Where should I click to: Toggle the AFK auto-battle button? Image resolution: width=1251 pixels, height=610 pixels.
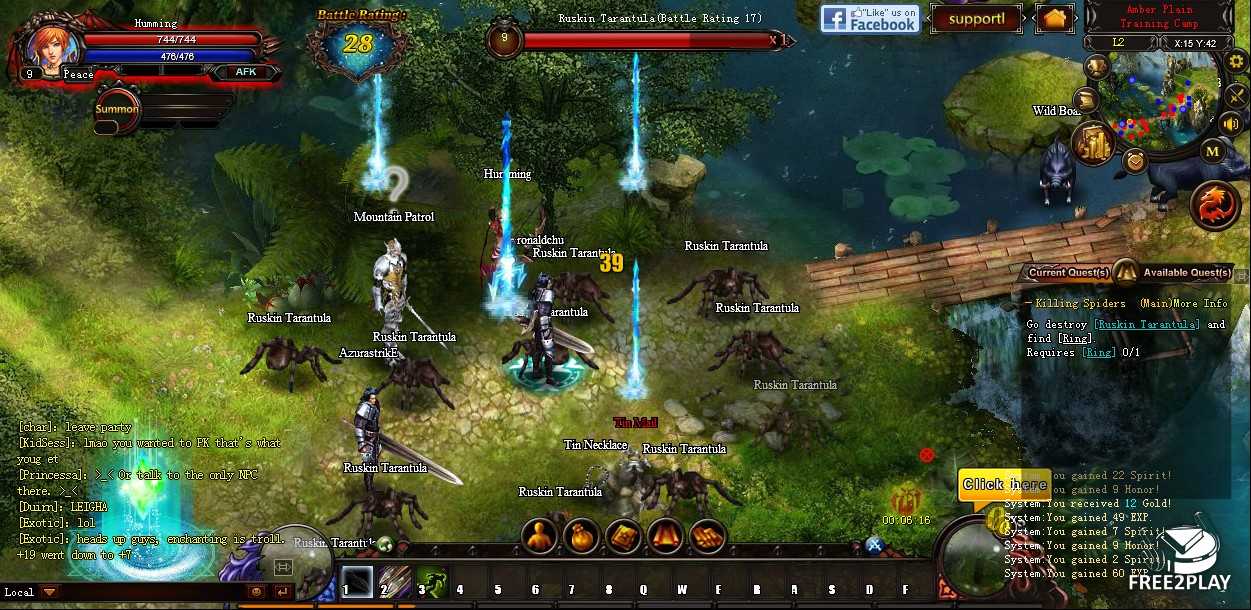(244, 72)
